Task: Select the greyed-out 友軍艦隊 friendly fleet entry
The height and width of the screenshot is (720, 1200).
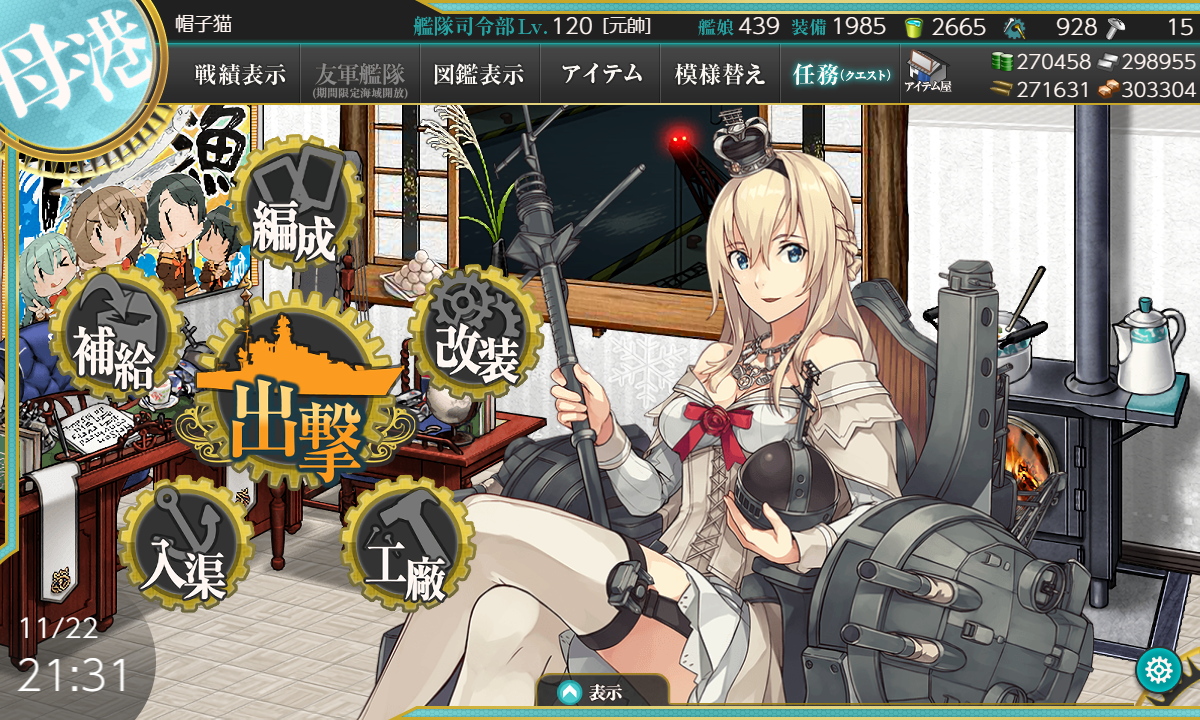Action: point(359,75)
